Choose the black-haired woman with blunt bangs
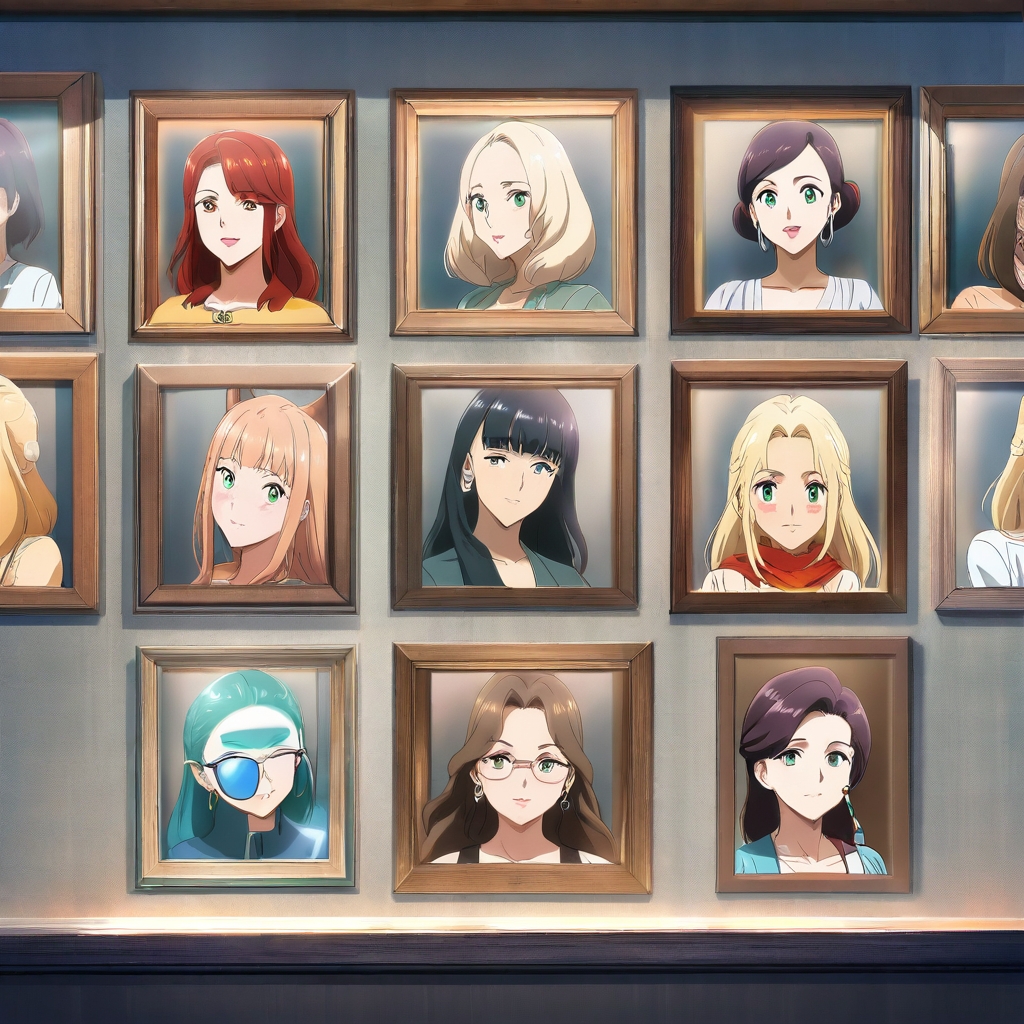This screenshot has height=1024, width=1024. pos(514,485)
